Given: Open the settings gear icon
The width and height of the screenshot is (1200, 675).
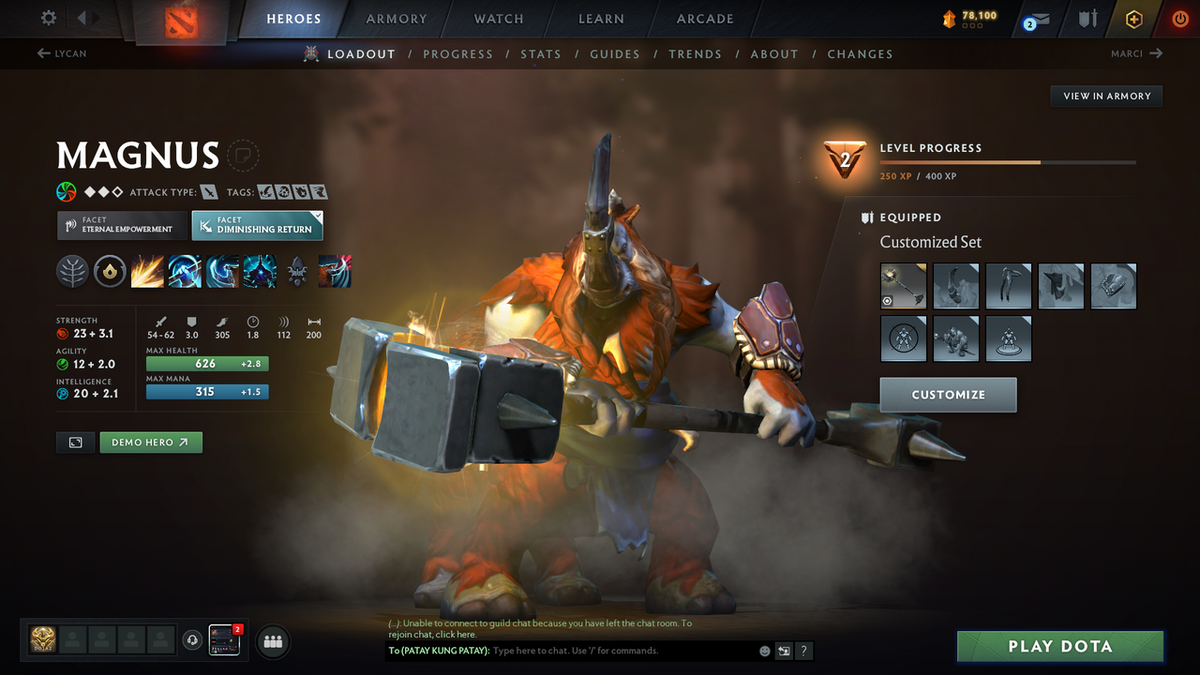Looking at the screenshot, I should (49, 18).
